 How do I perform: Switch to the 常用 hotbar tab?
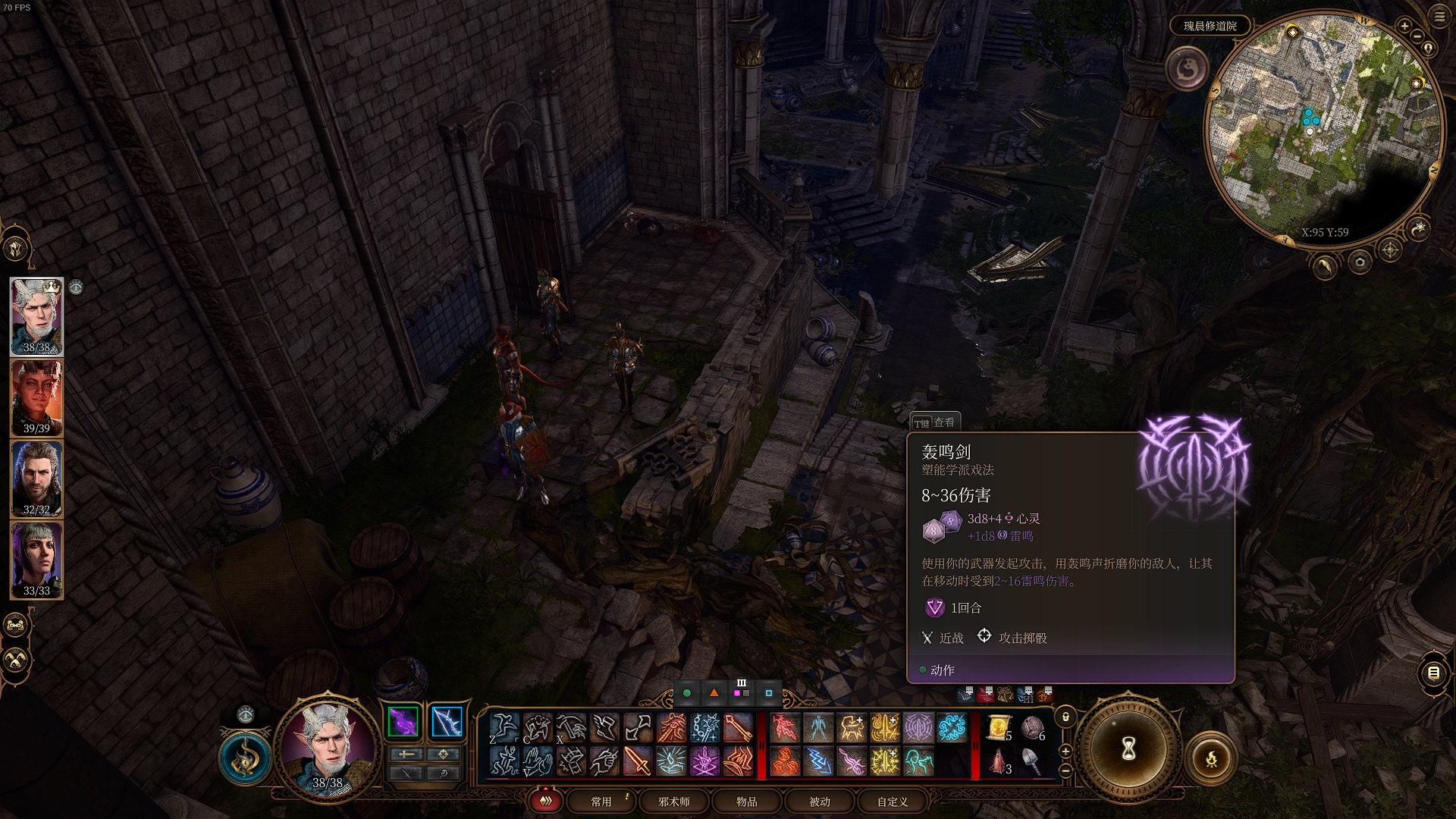point(601,802)
